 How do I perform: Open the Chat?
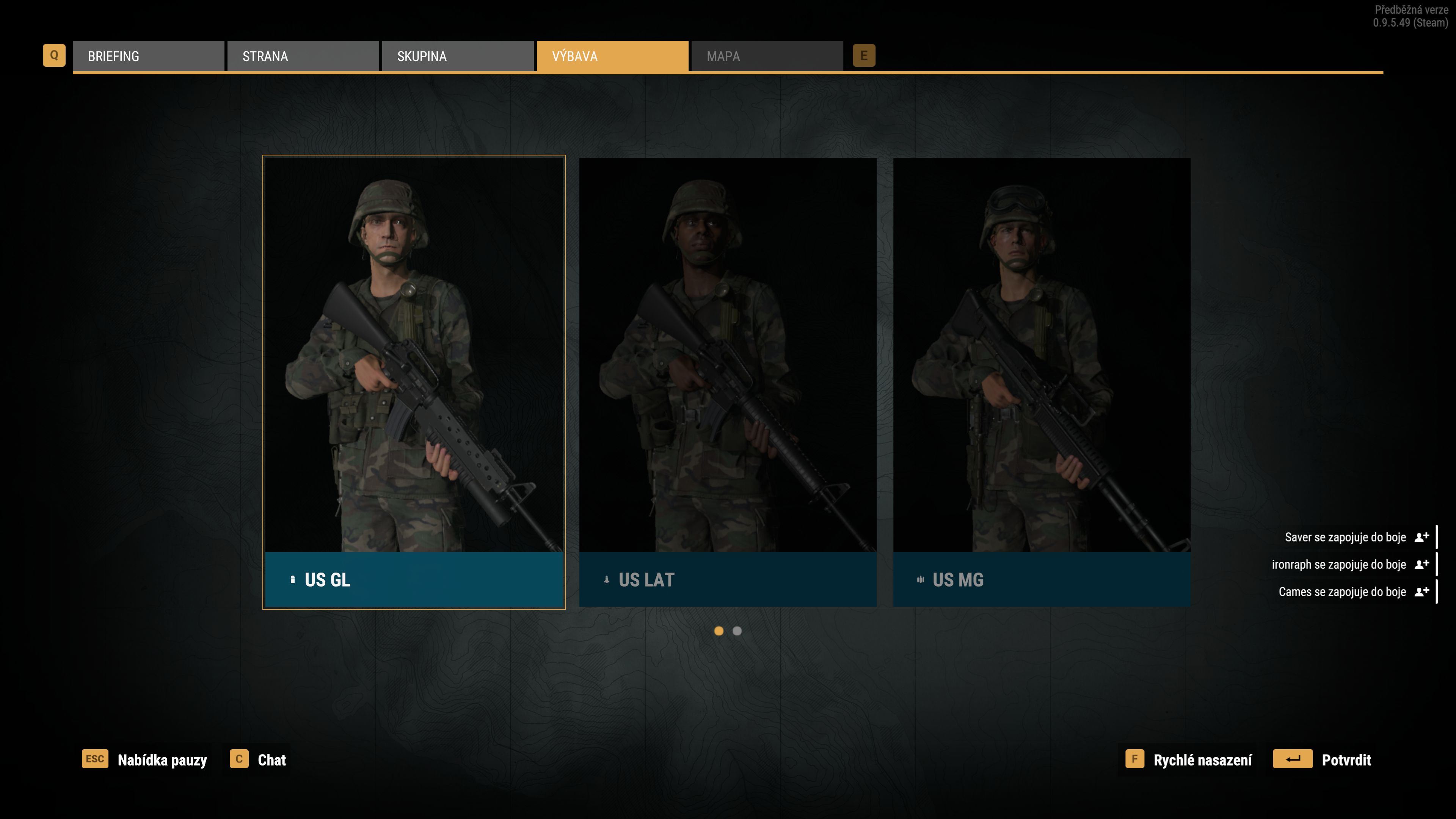(x=259, y=759)
